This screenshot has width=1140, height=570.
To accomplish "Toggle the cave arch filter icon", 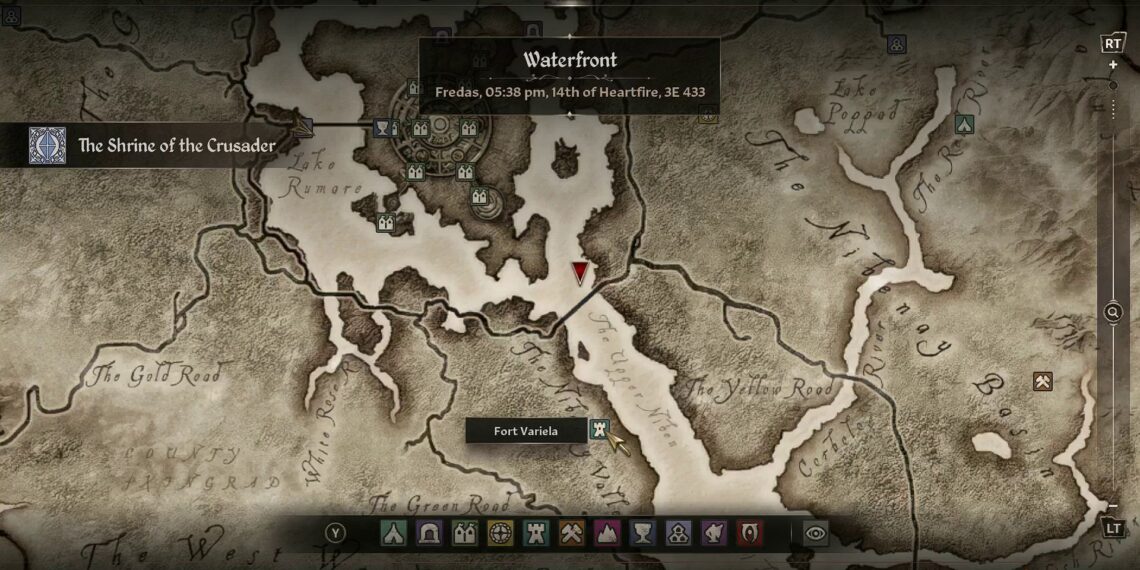I will click(430, 533).
